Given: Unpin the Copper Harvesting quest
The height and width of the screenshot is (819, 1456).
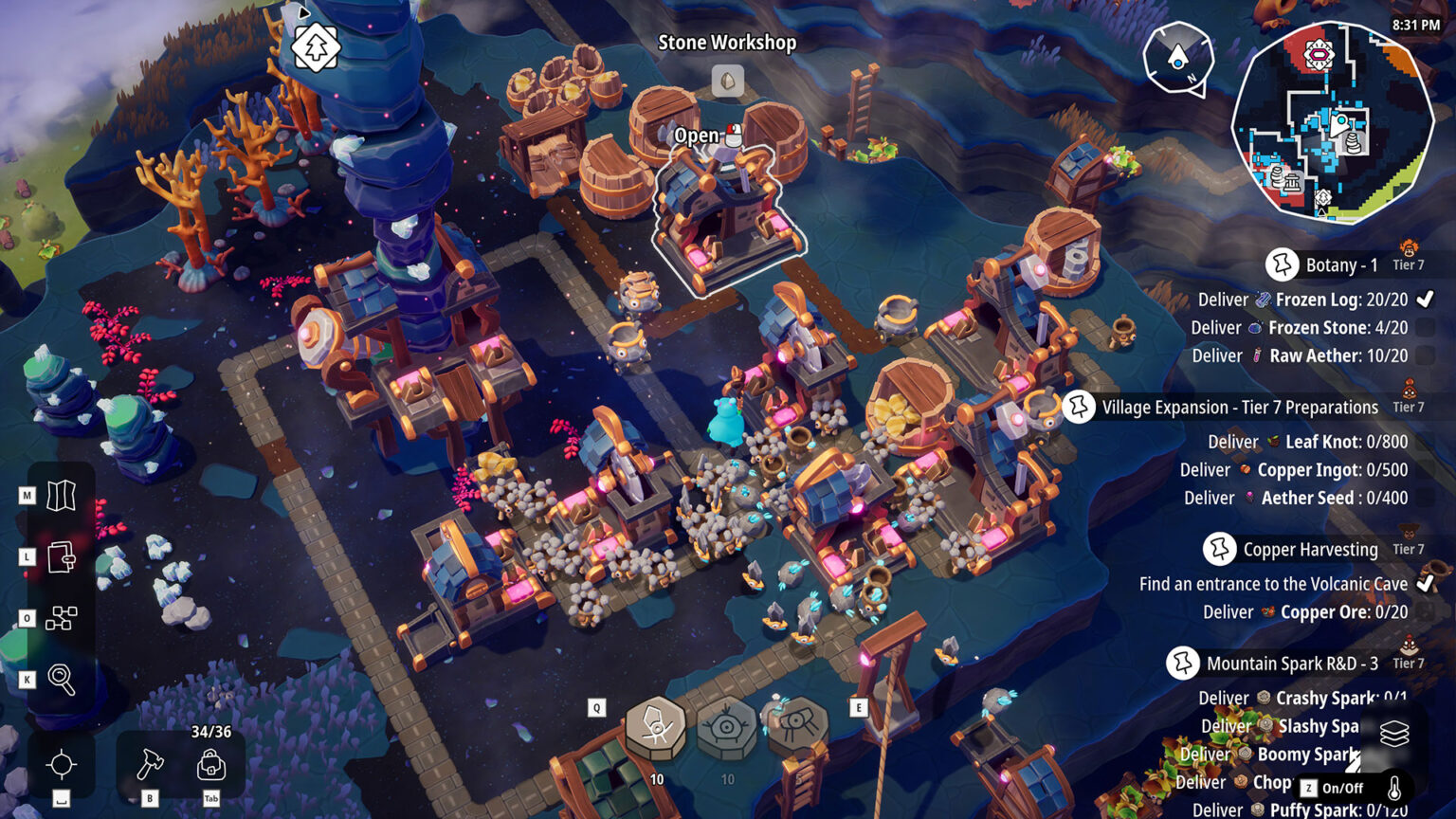Looking at the screenshot, I should coord(1222,550).
